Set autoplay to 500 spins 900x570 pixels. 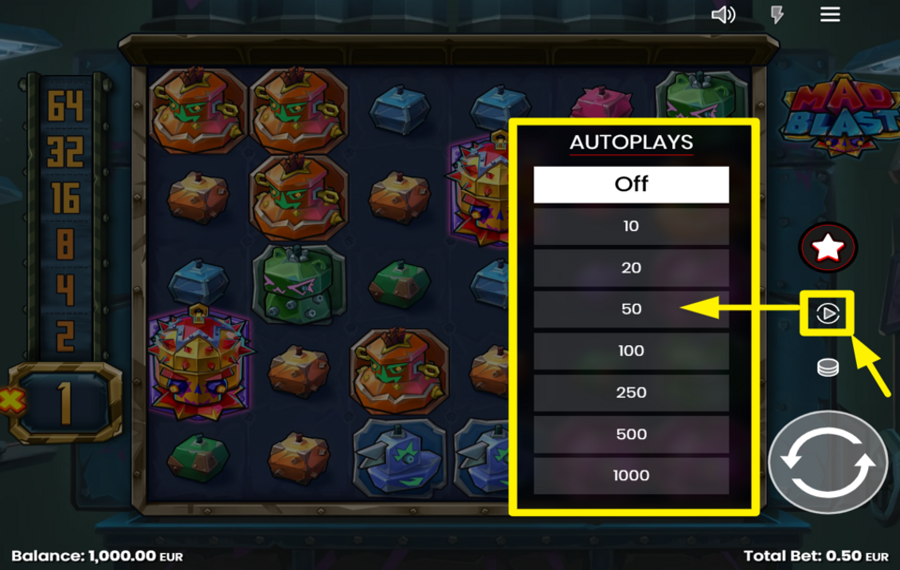(631, 434)
